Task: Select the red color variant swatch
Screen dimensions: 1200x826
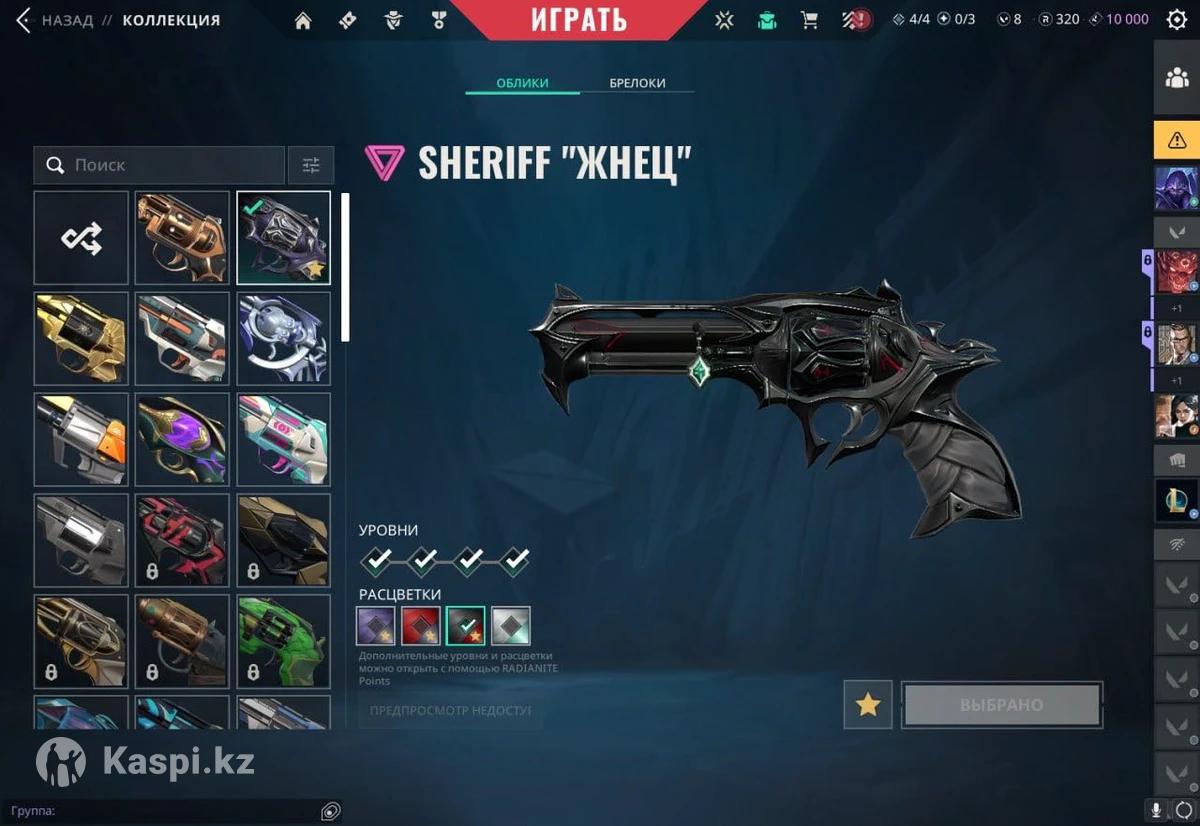Action: pyautogui.click(x=421, y=626)
